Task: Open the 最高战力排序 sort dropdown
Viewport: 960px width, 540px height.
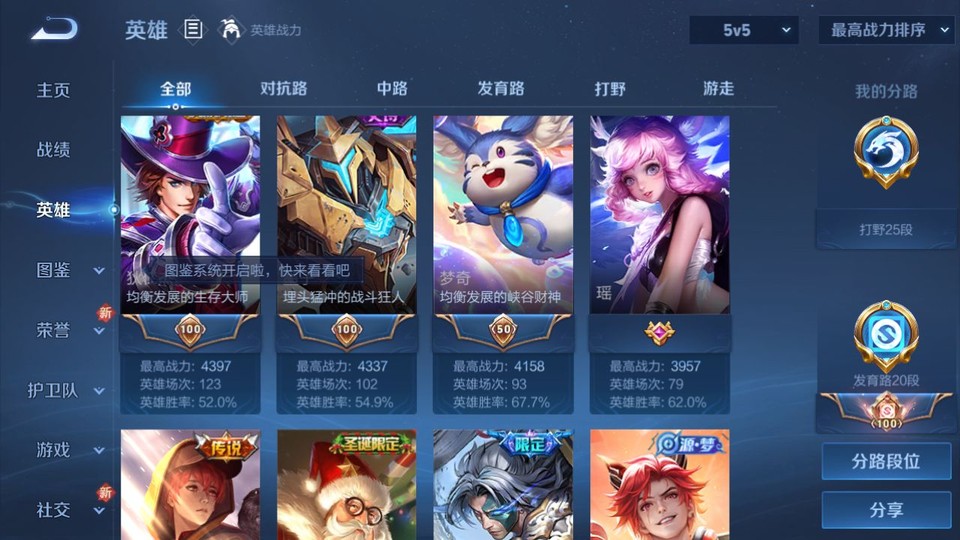Action: [x=886, y=30]
